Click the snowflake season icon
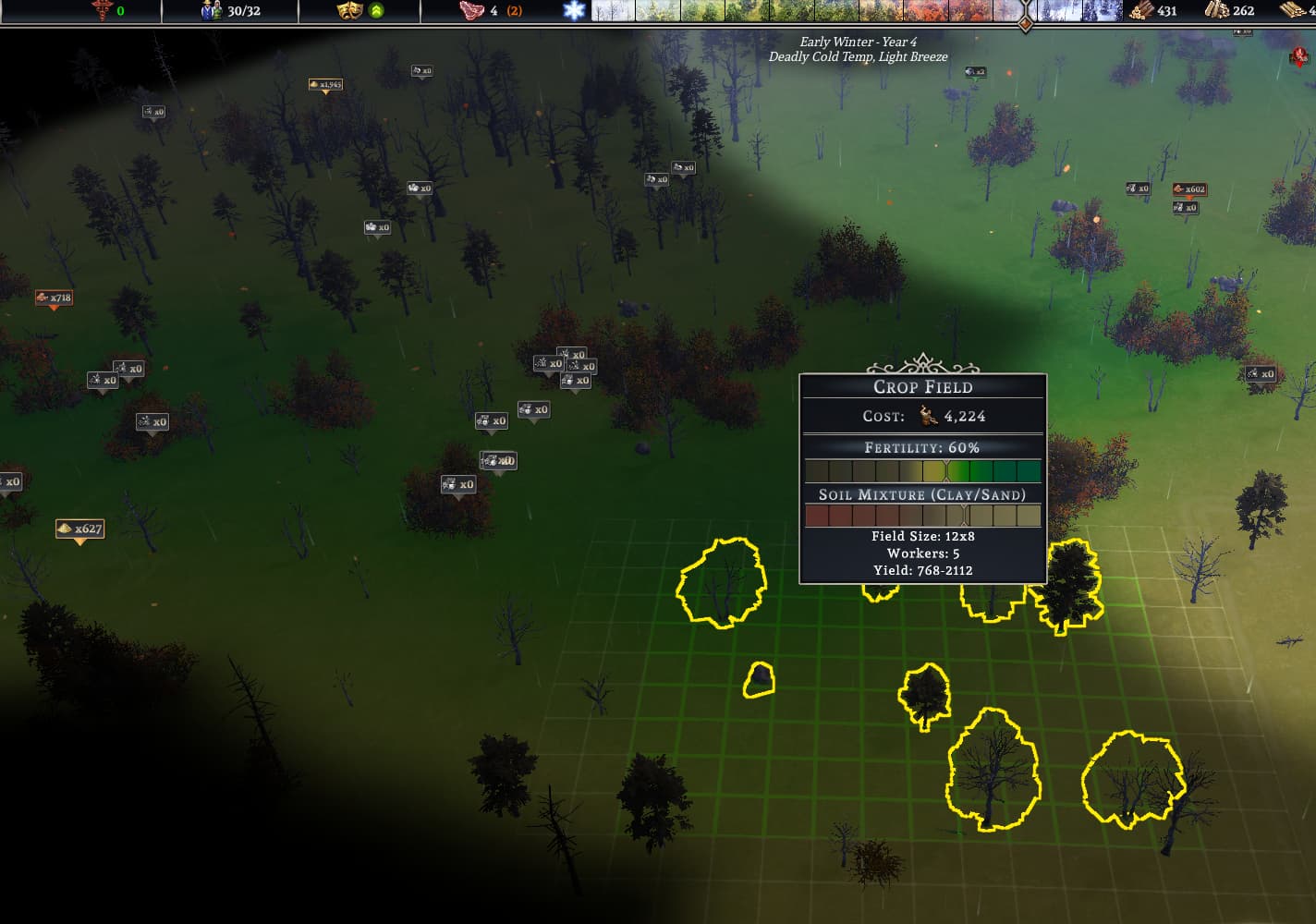This screenshot has height=924, width=1316. tap(574, 11)
